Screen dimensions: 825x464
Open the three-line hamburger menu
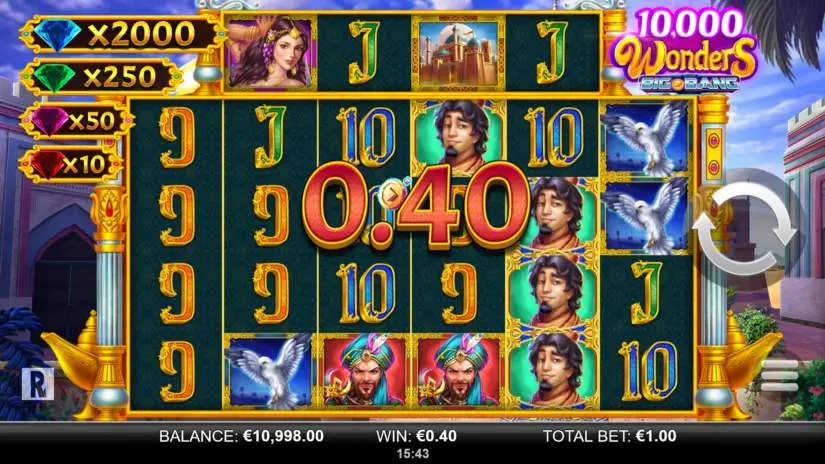click(x=781, y=374)
